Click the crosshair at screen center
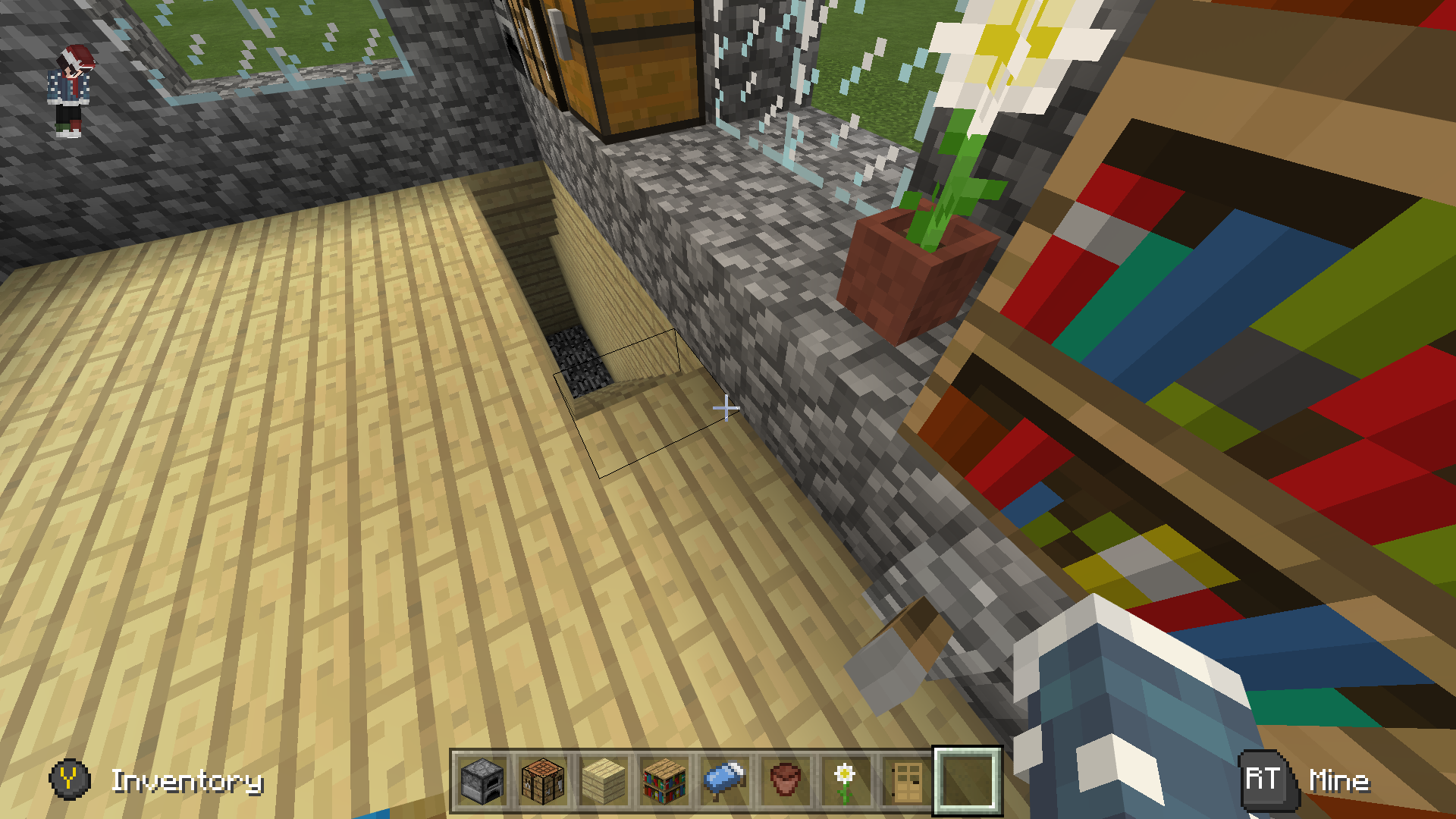Viewport: 1456px width, 819px height. click(x=726, y=408)
